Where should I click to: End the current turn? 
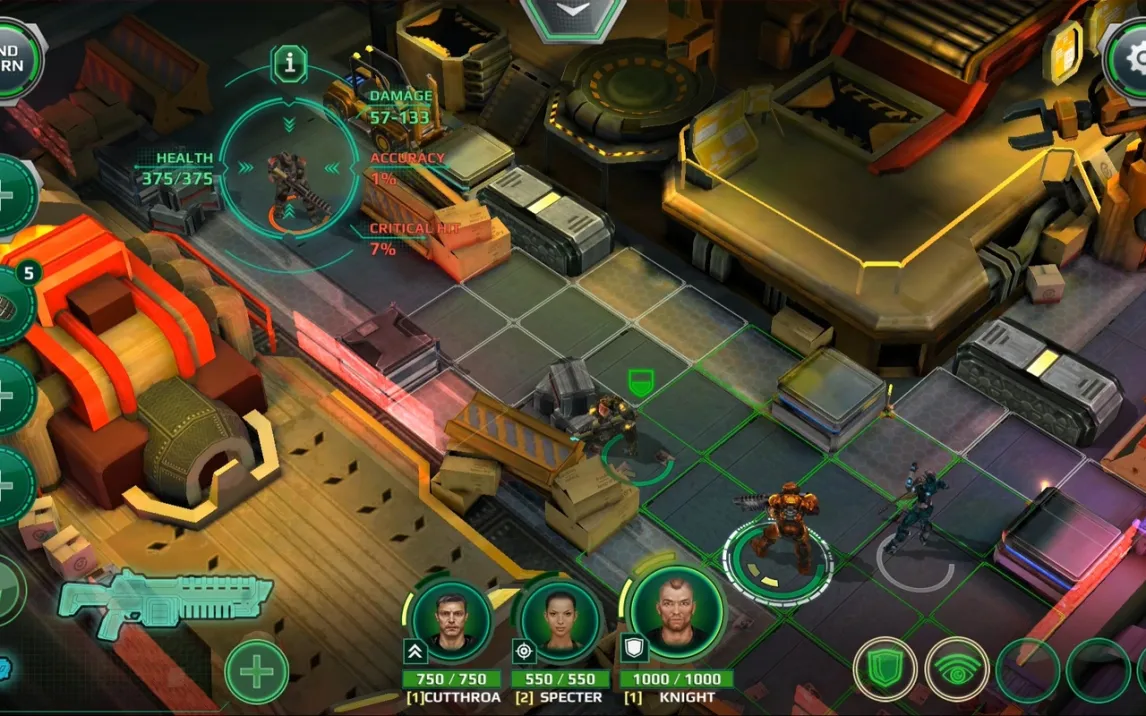[x=16, y=58]
